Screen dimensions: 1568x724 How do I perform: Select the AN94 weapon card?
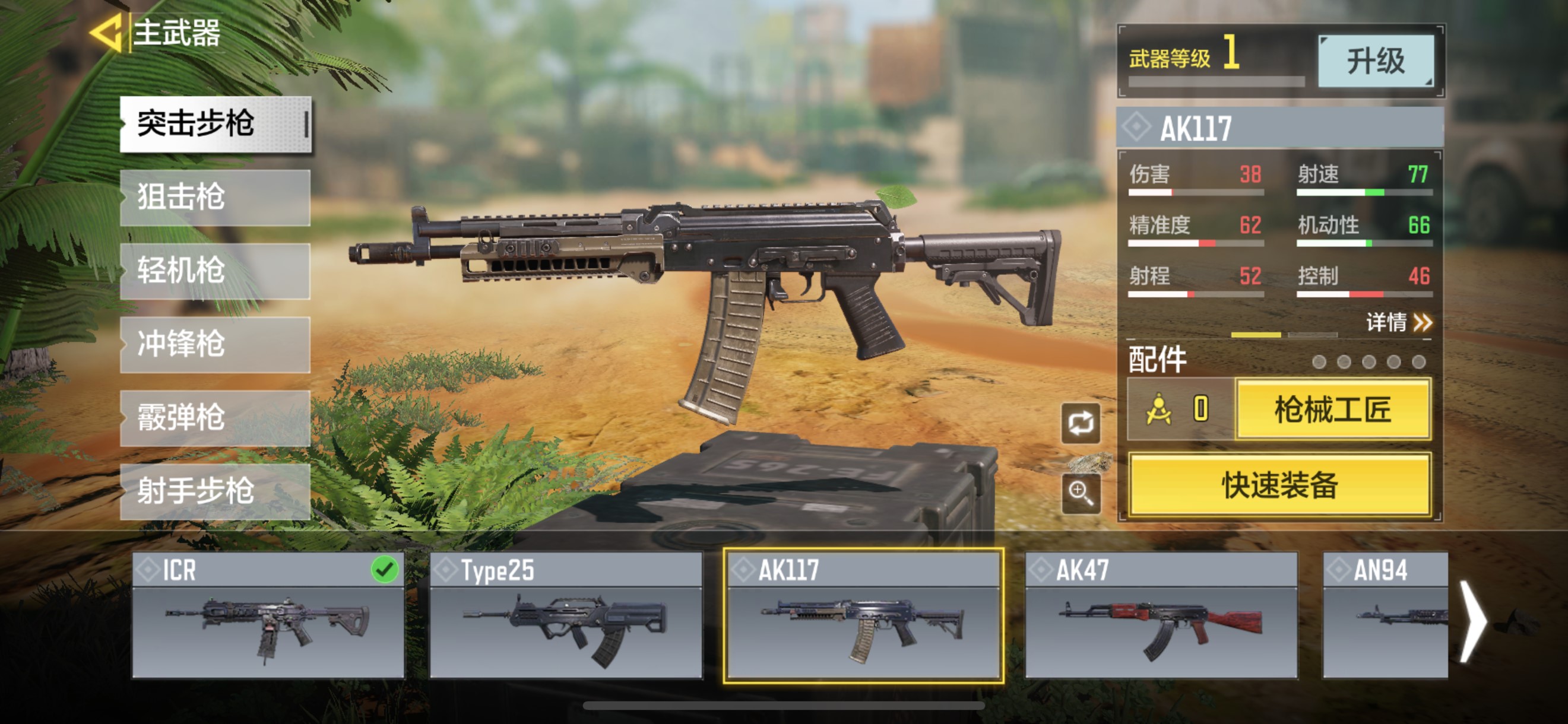click(1385, 614)
